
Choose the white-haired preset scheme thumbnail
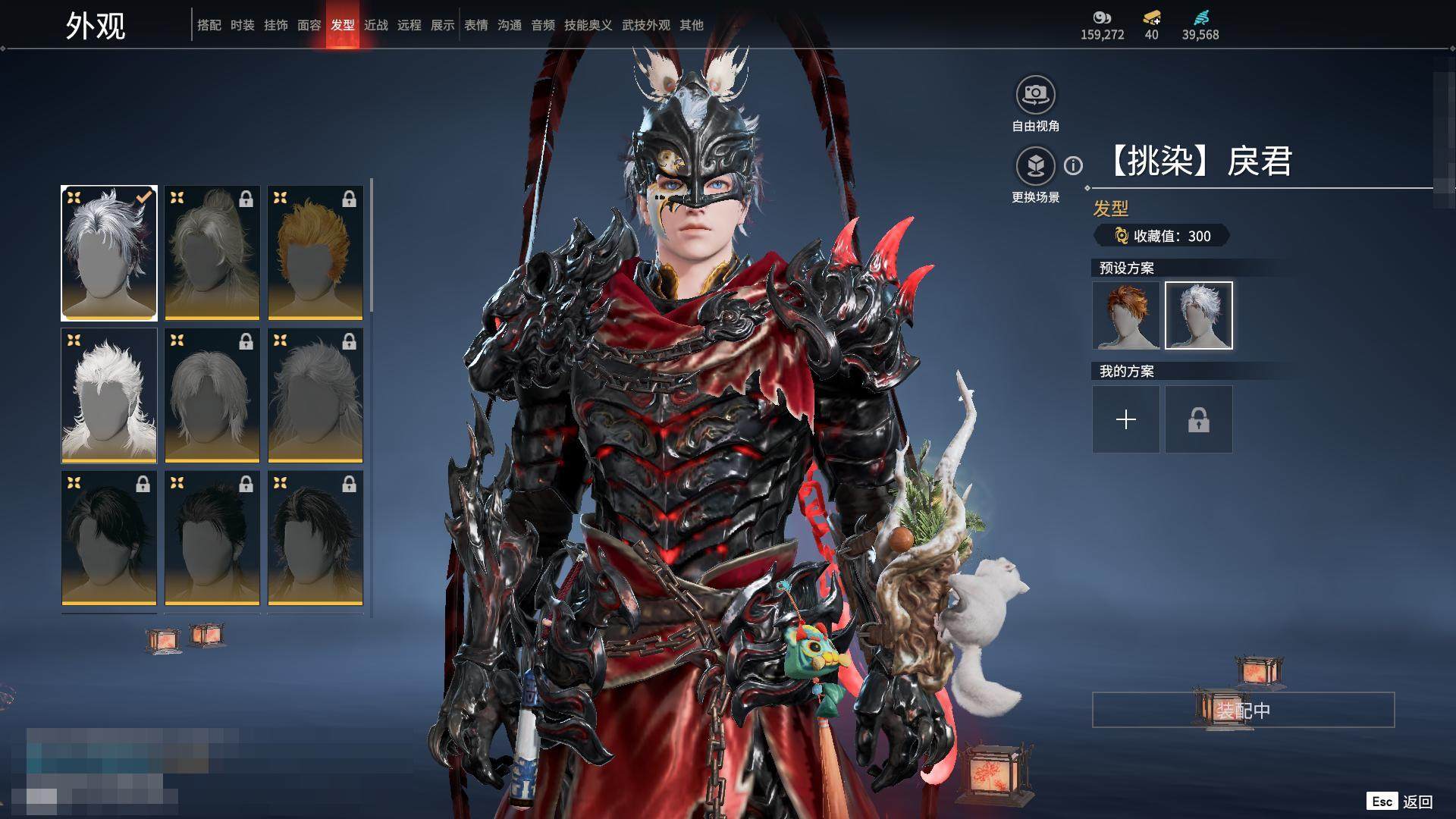coord(1199,315)
